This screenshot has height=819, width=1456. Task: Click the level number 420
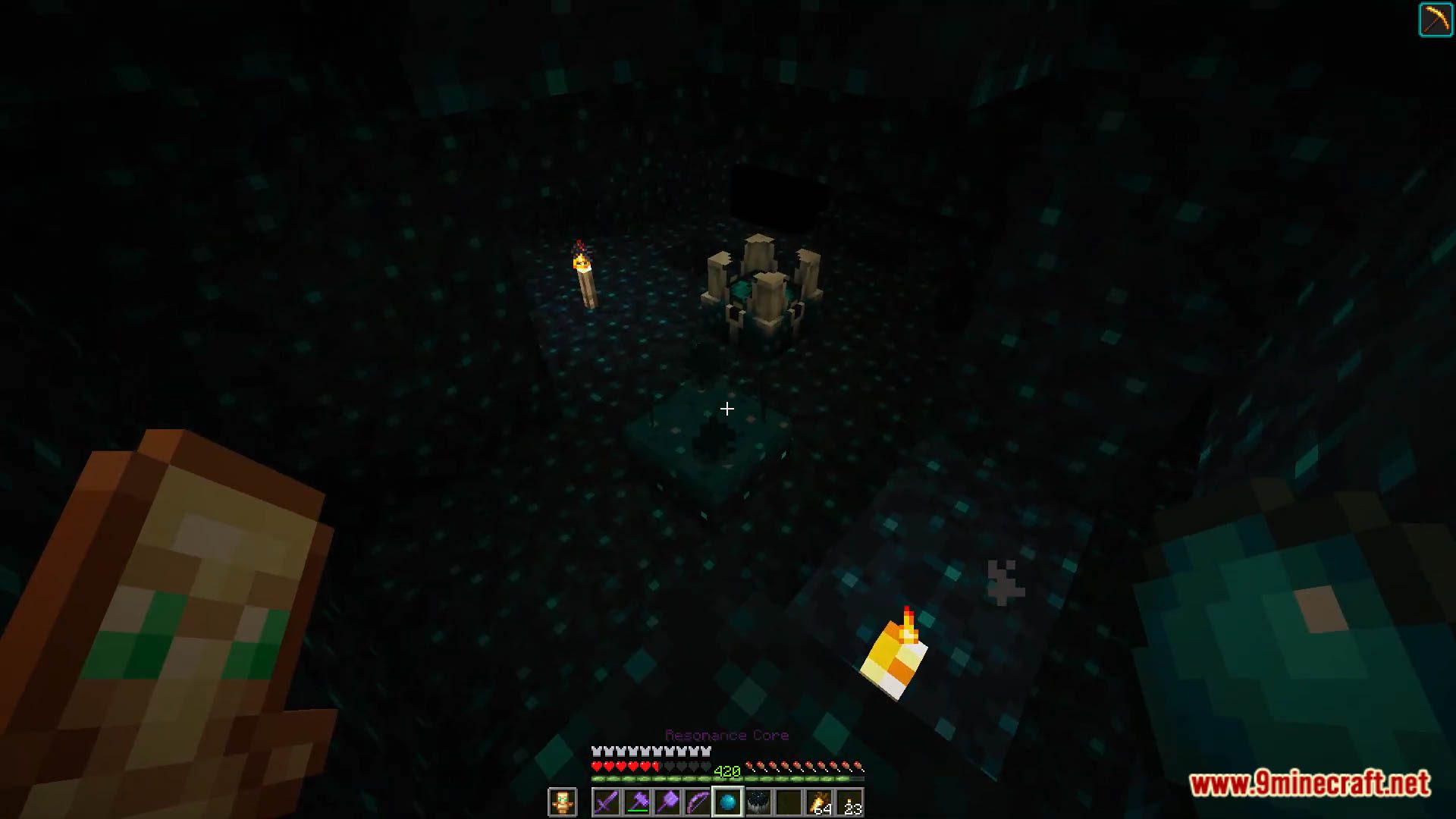coord(727,769)
